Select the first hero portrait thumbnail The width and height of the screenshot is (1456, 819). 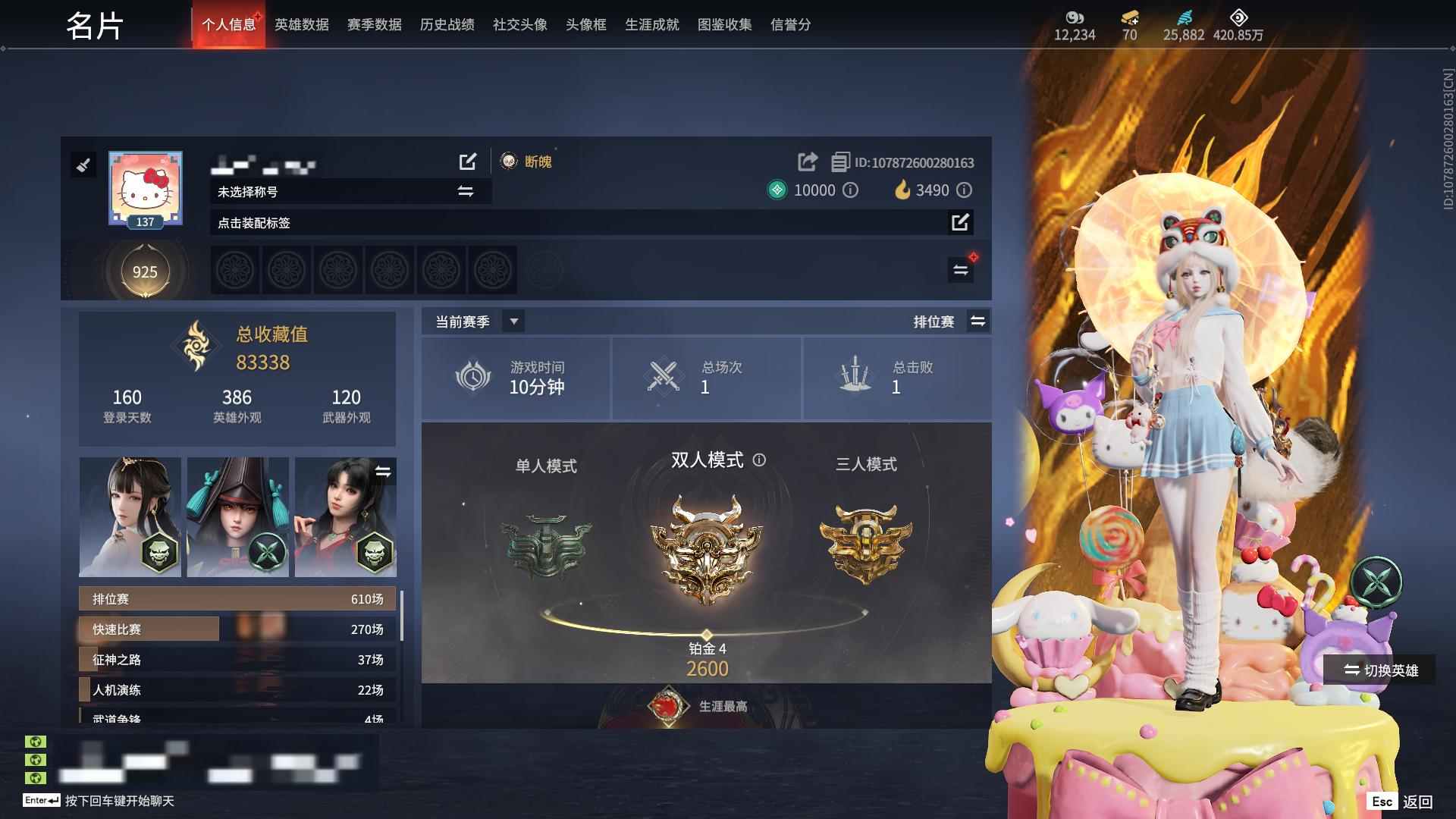click(x=129, y=516)
